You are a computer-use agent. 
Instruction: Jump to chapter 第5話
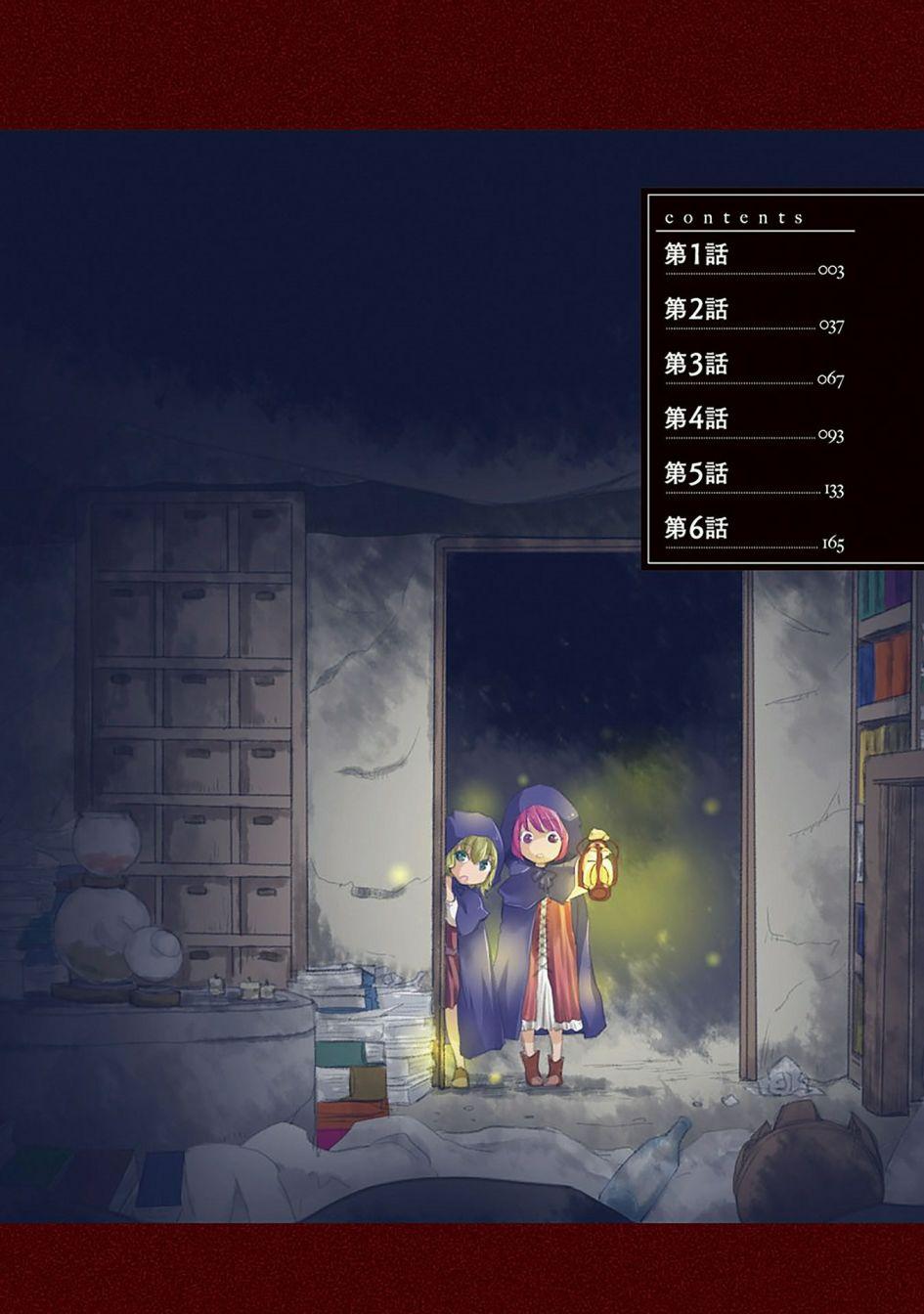[x=696, y=474]
